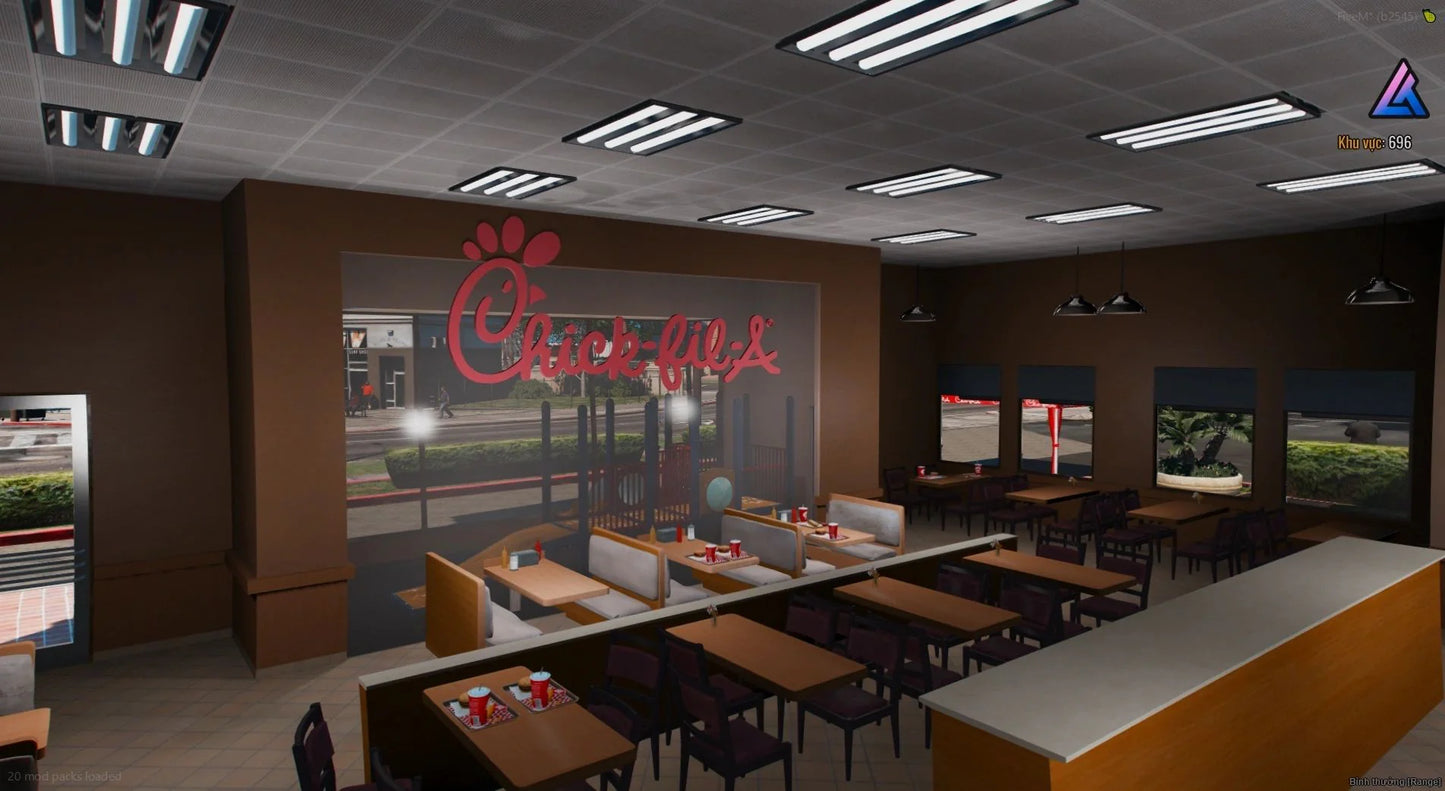Viewport: 1445px width, 791px height.
Task: Click the pink-blue triangle server logo
Action: [x=1399, y=90]
